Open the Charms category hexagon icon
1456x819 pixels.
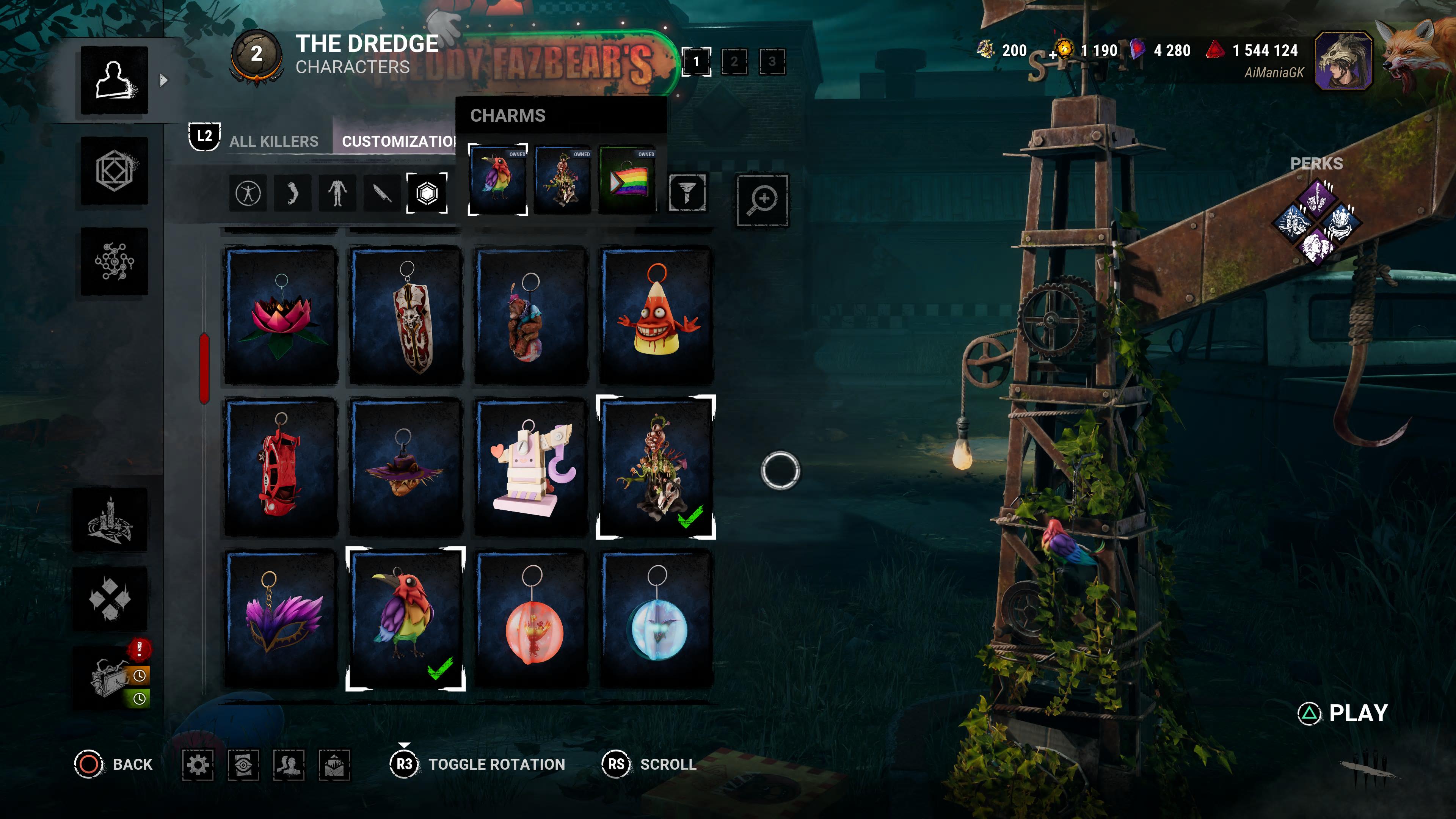click(427, 193)
